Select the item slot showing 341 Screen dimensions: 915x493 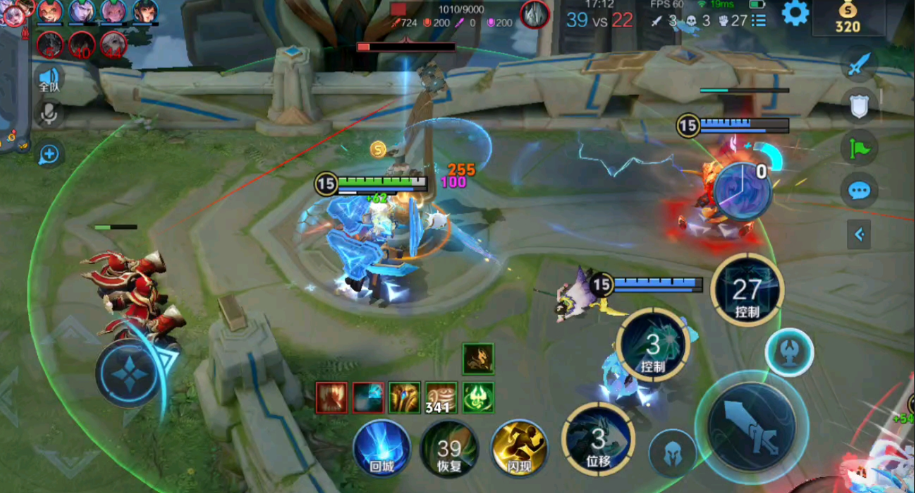pyautogui.click(x=441, y=397)
